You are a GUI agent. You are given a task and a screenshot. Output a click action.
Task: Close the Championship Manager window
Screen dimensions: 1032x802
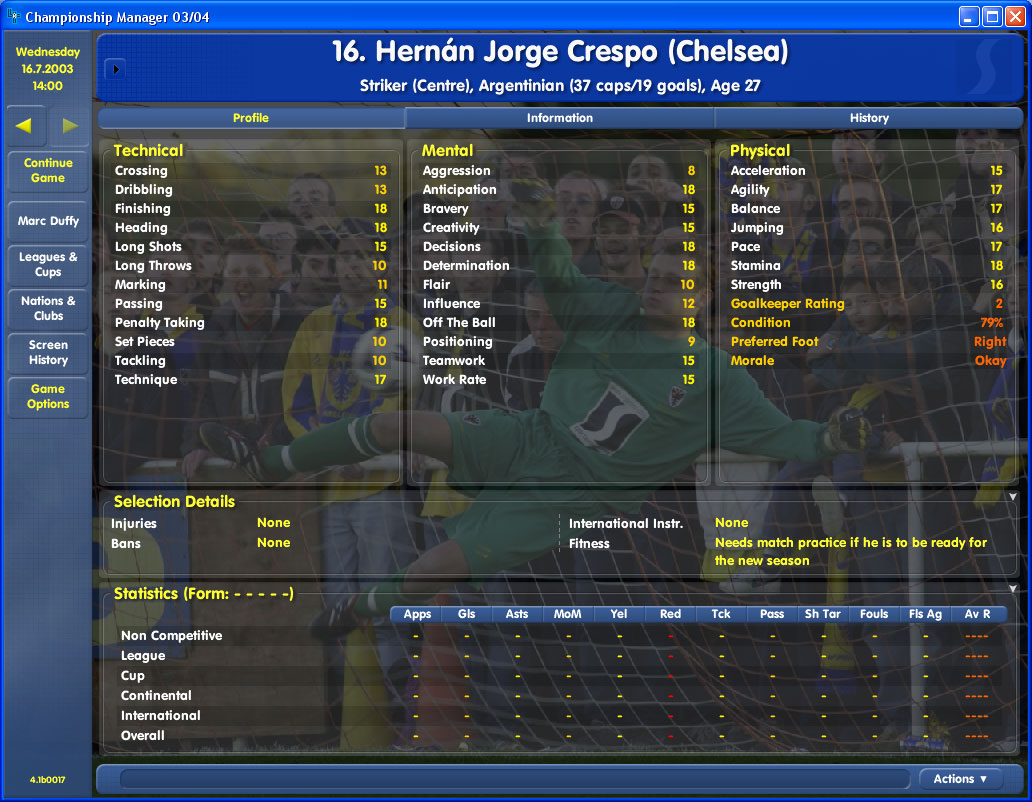pyautogui.click(x=1014, y=16)
